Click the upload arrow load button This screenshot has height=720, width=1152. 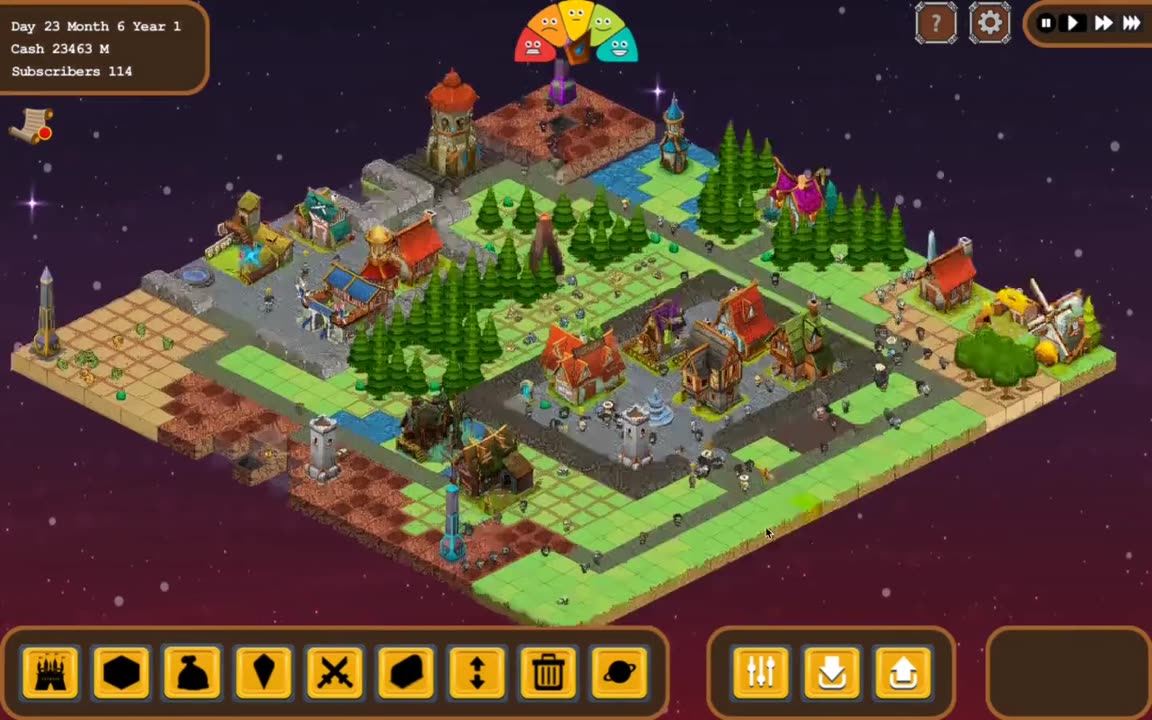pos(903,672)
